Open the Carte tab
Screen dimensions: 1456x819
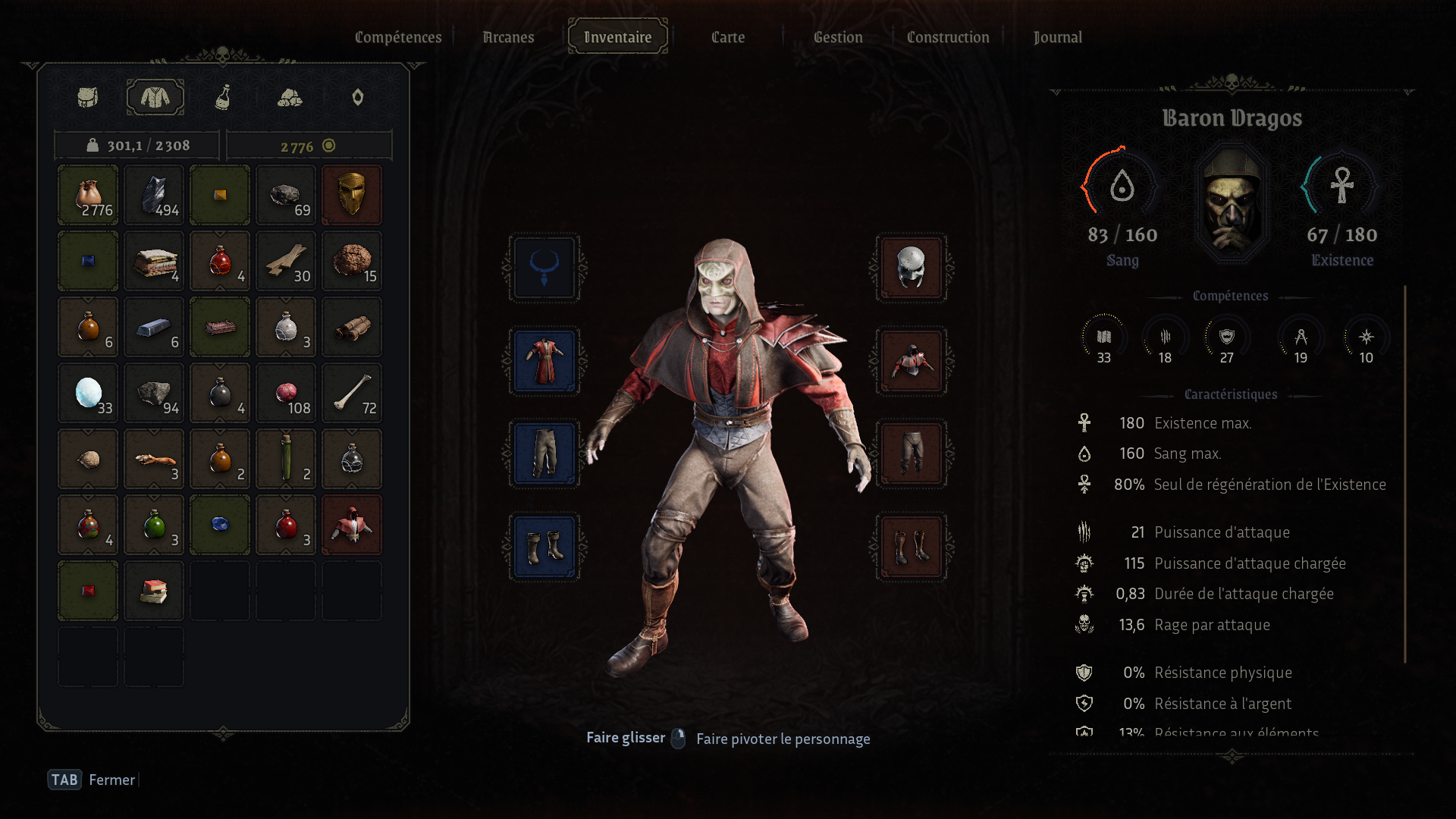coord(728,37)
